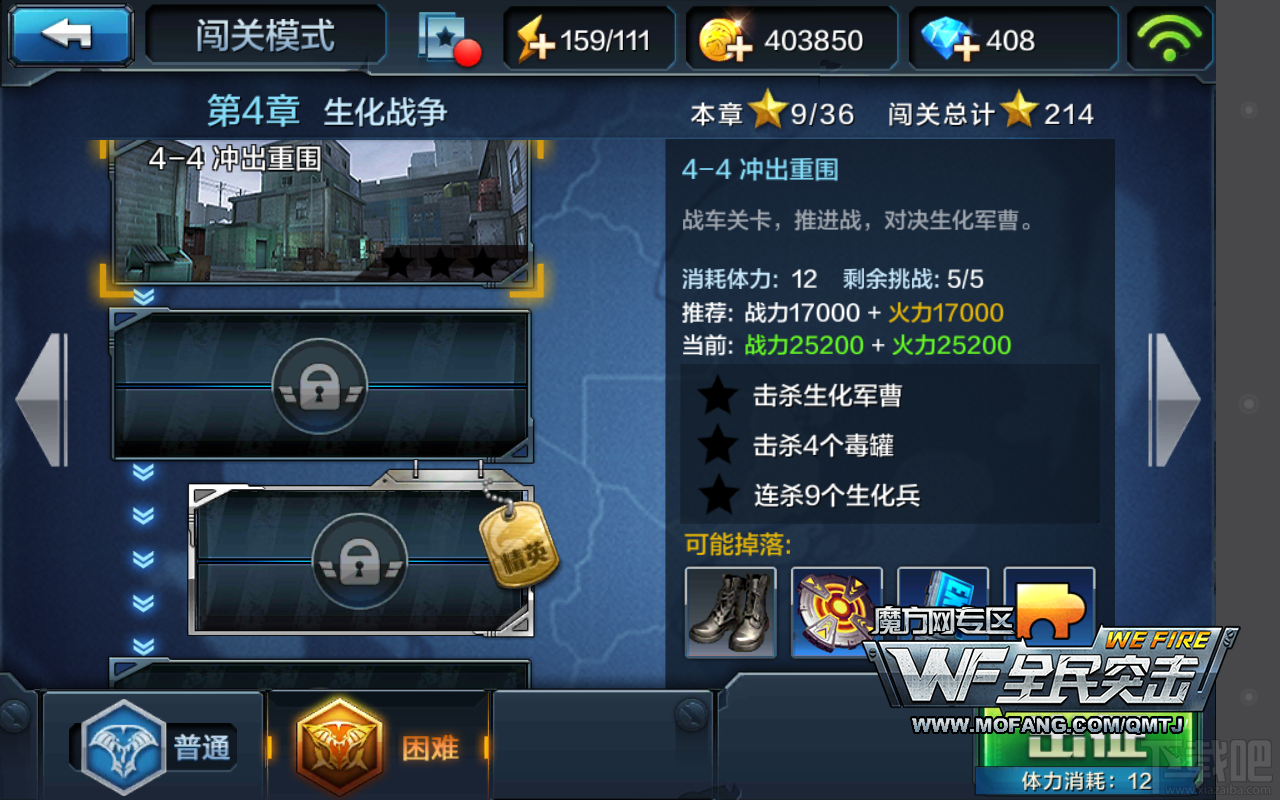Go to previous chapter with left arrow
The image size is (1280, 800).
pyautogui.click(x=40, y=399)
